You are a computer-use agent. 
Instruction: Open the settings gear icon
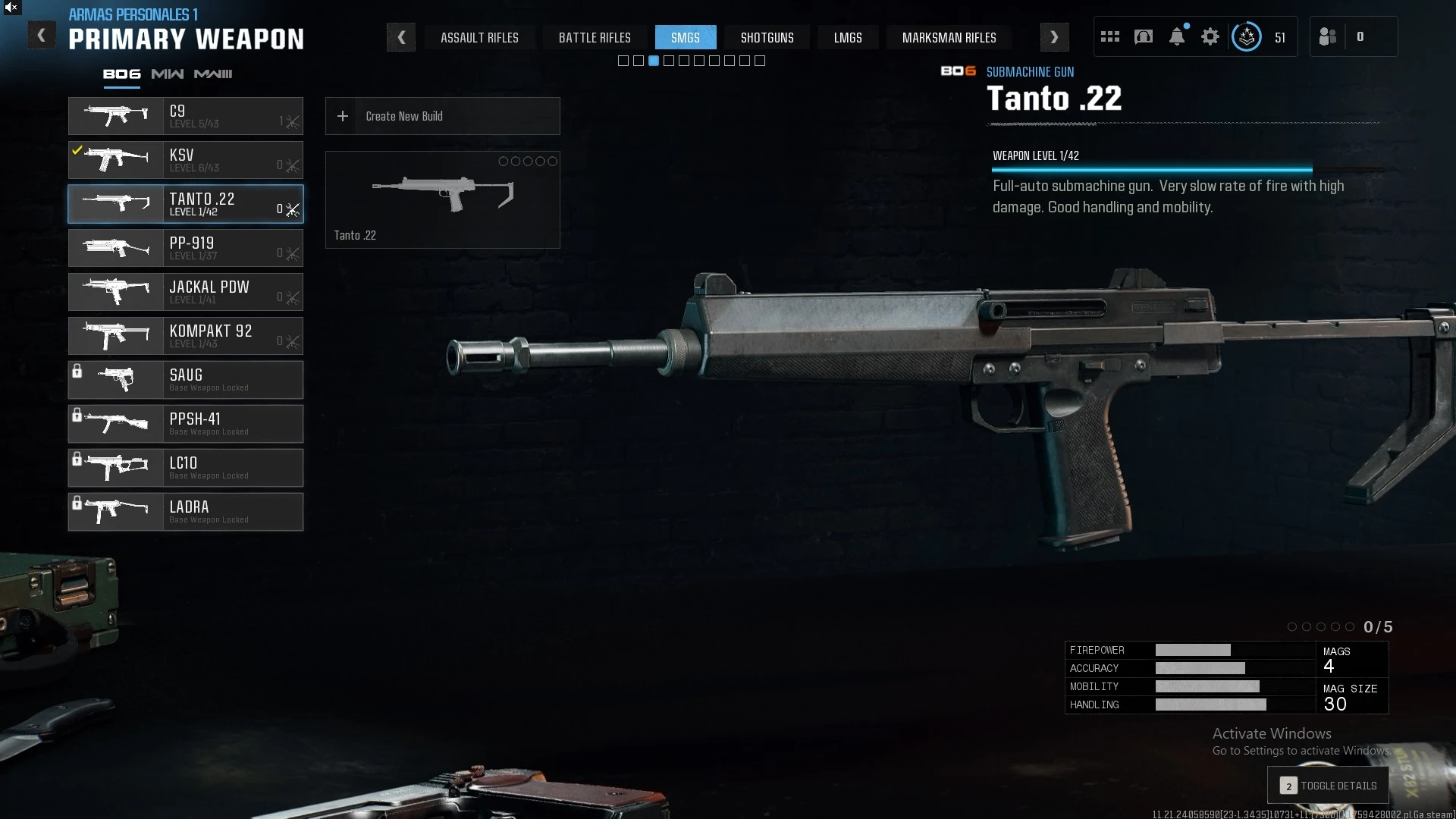click(x=1210, y=36)
